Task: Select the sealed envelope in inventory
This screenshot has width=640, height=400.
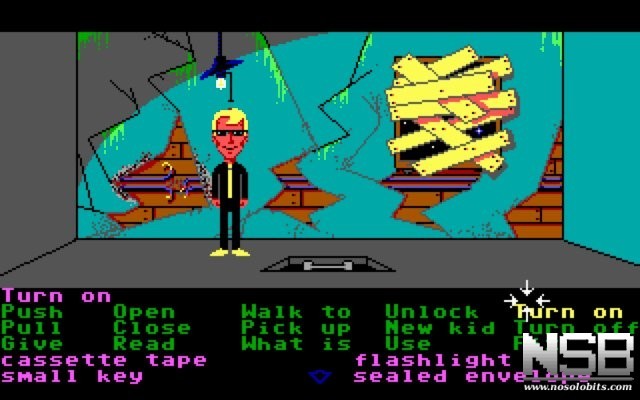Action: (x=440, y=376)
